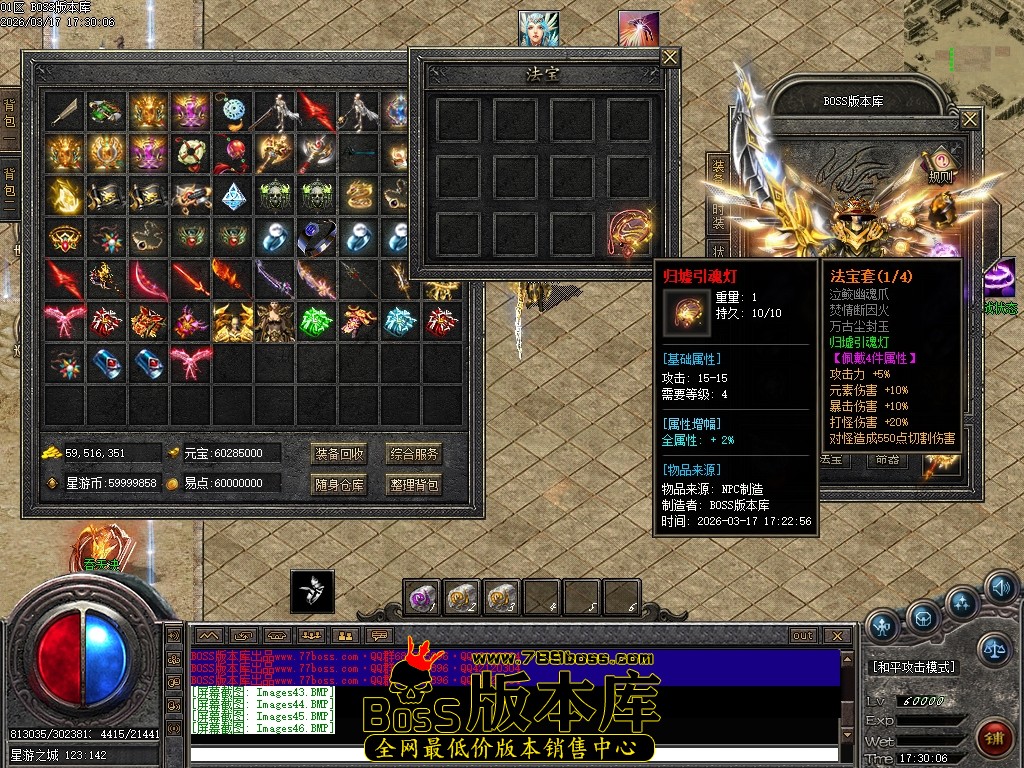
Task: Click the chat 'out' button
Action: pos(802,636)
